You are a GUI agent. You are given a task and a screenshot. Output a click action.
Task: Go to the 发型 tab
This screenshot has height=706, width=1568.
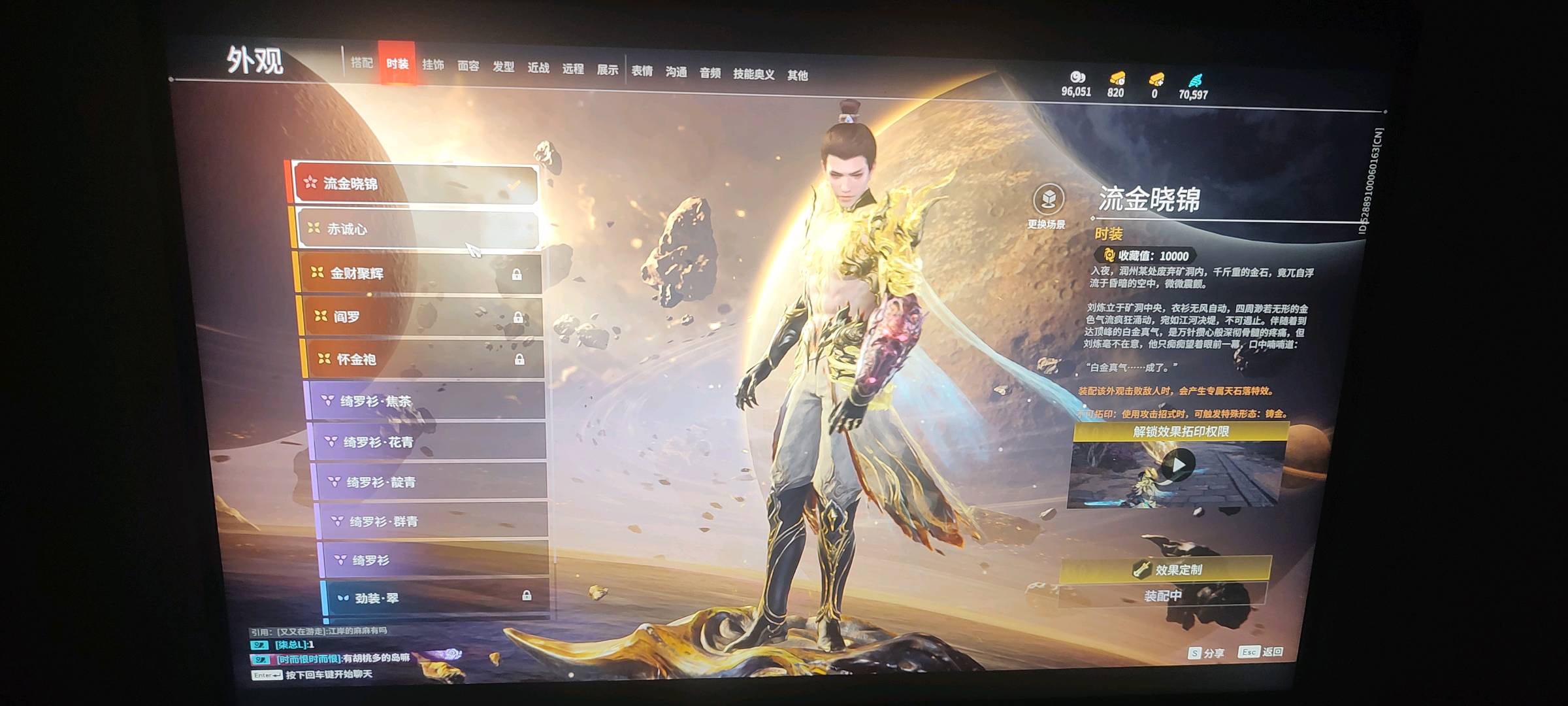pyautogui.click(x=503, y=67)
